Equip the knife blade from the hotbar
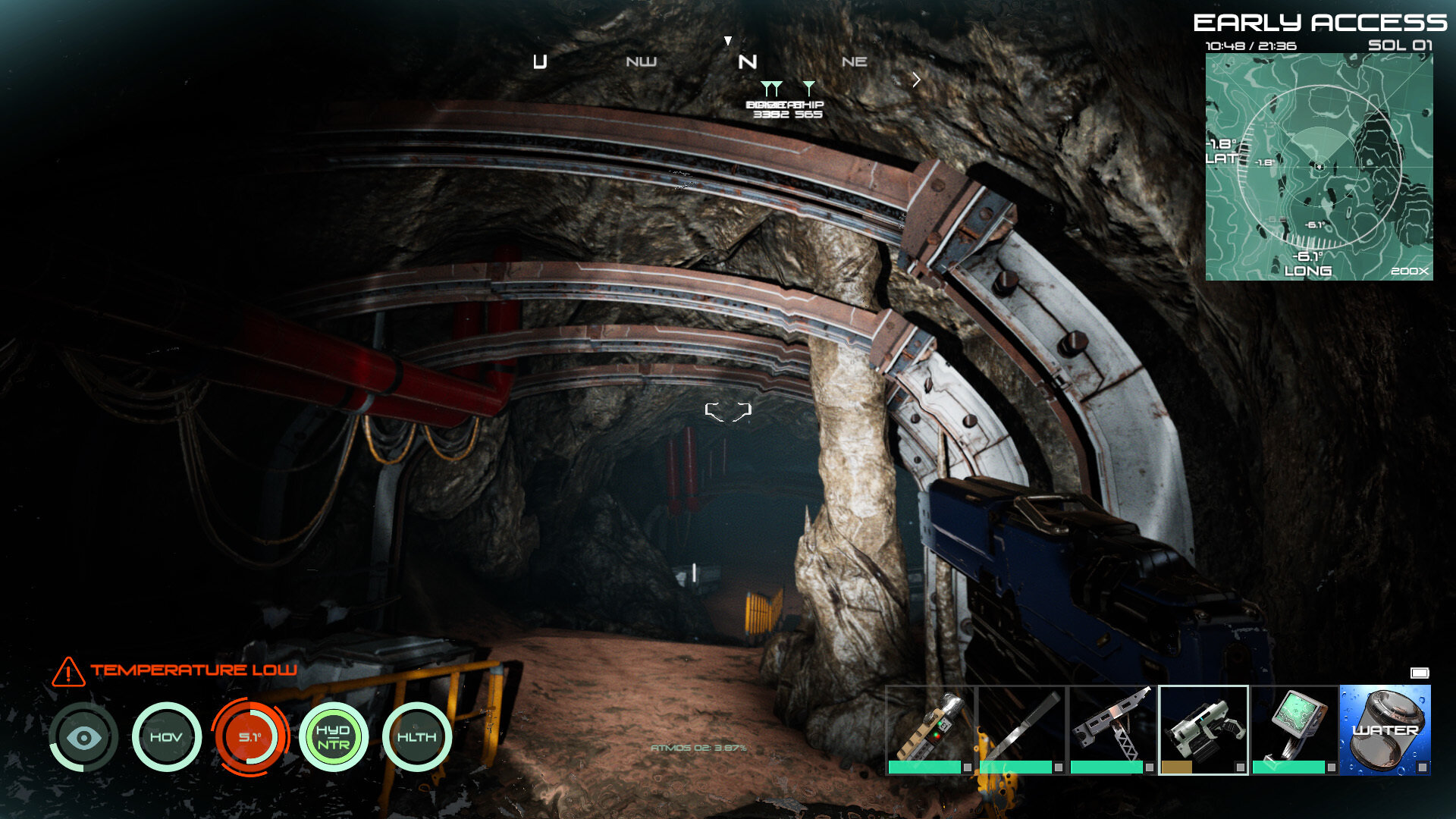 (x=1021, y=730)
